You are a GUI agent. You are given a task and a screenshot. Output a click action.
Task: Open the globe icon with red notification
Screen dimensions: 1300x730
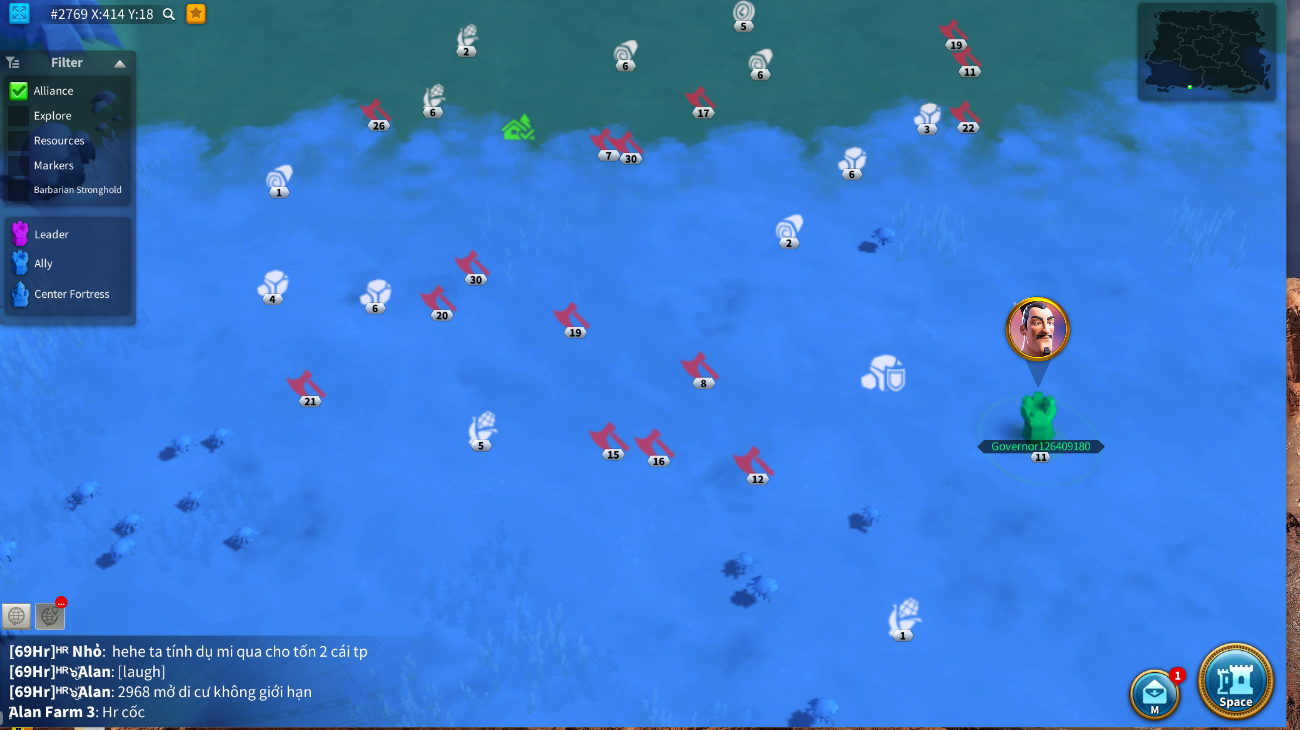point(50,616)
